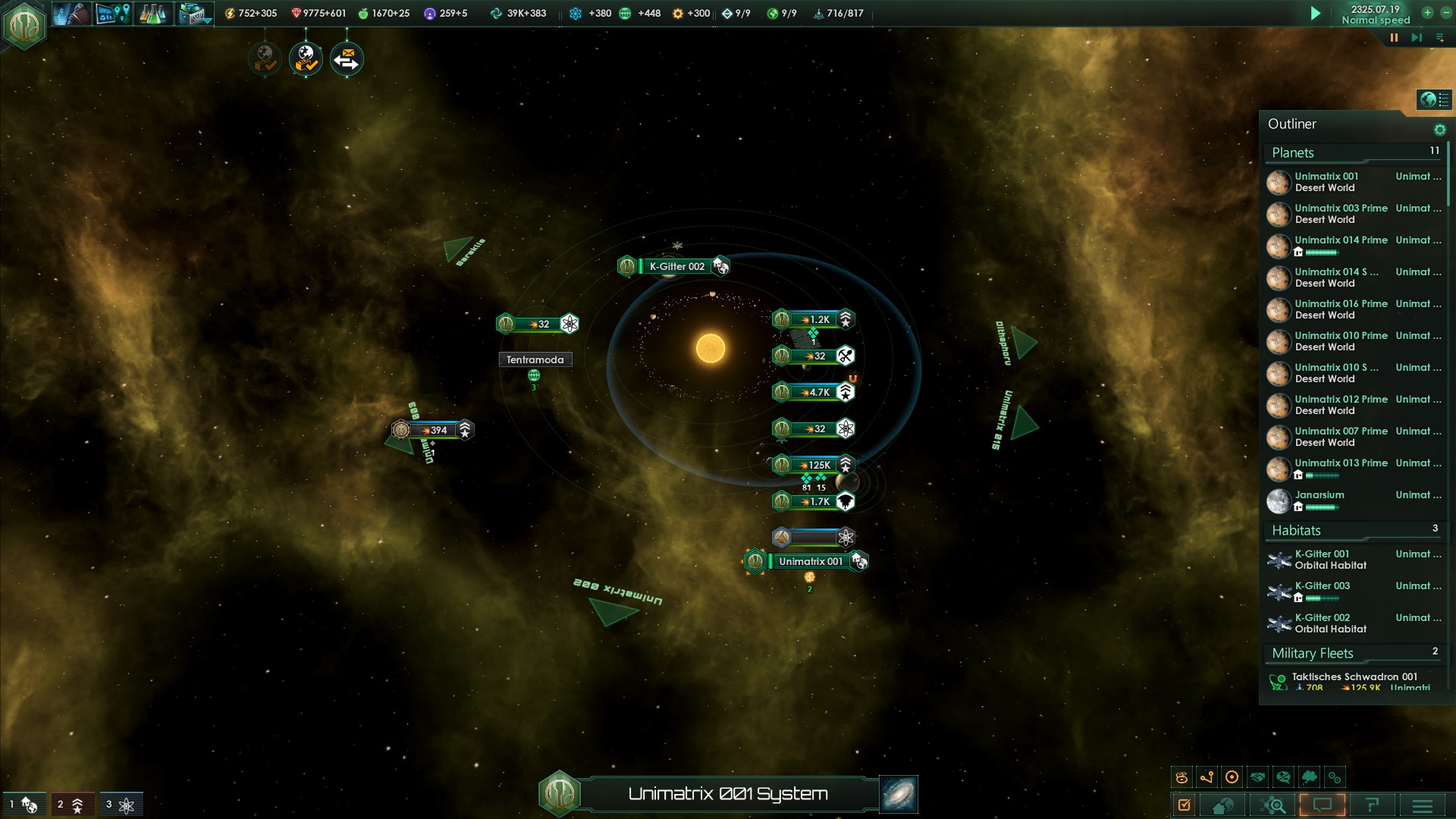Image resolution: width=1456 pixels, height=819 pixels.
Task: Click the play button beside the date
Action: 1316,14
